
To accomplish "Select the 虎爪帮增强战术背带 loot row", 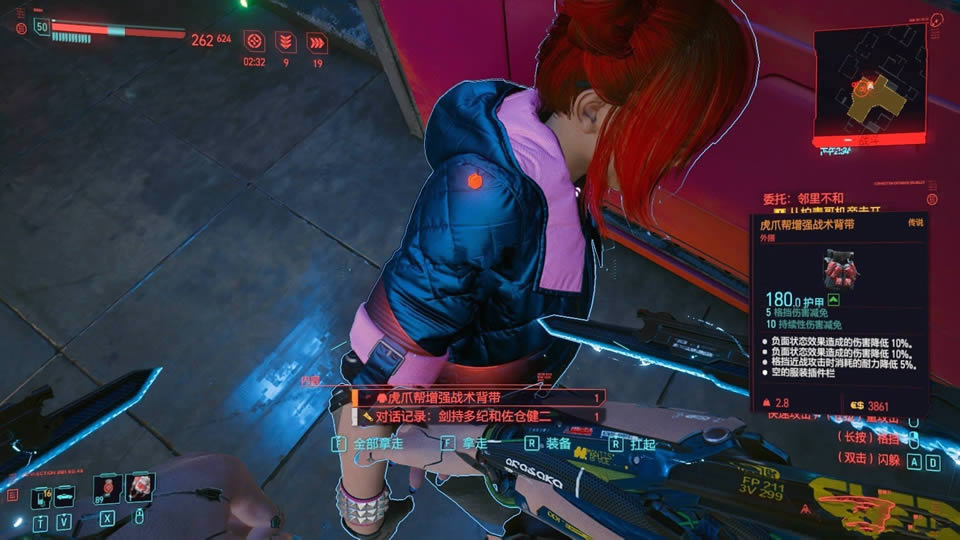I will pos(478,397).
